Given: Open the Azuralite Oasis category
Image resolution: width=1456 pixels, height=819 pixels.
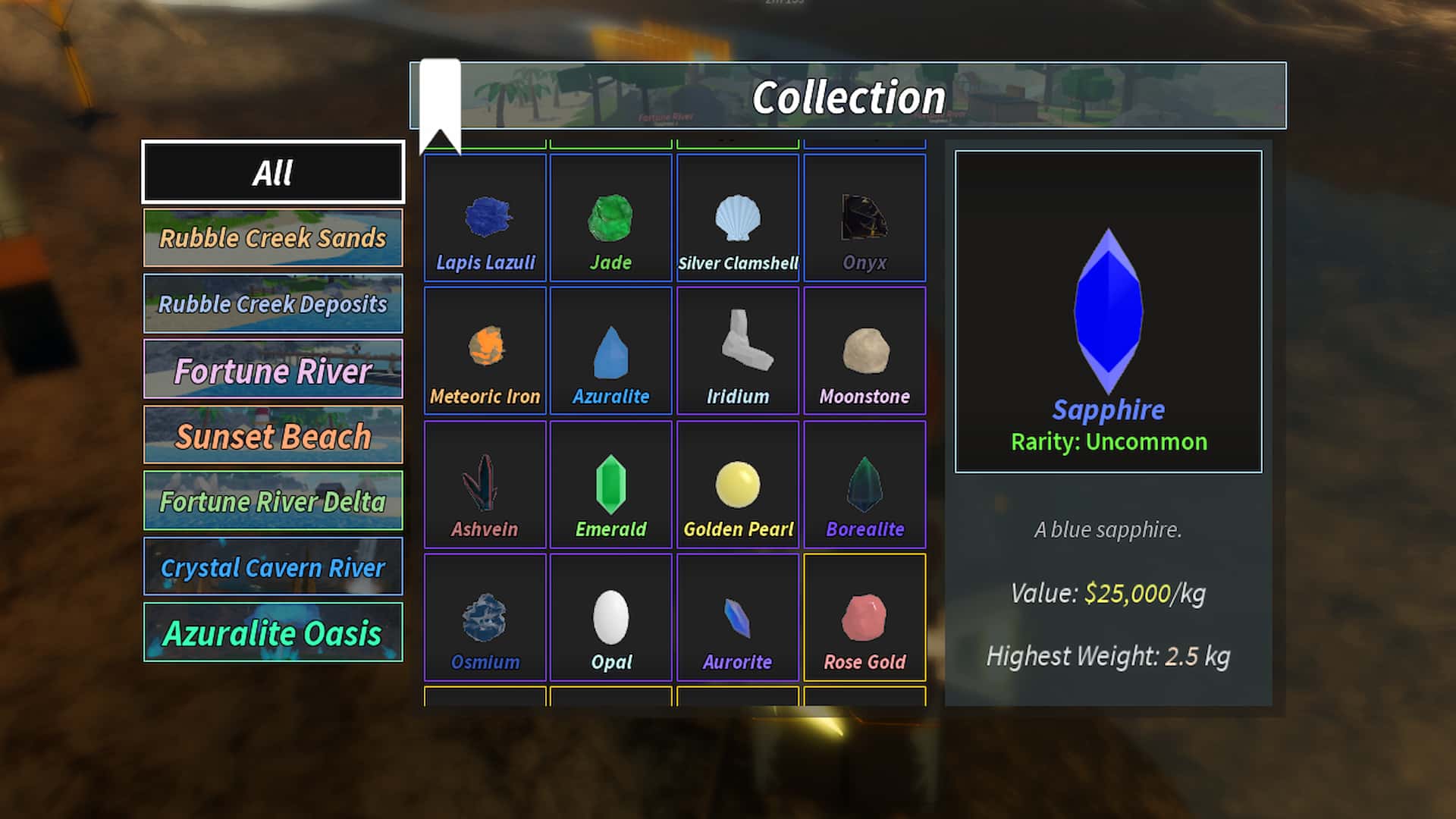Looking at the screenshot, I should [x=273, y=633].
